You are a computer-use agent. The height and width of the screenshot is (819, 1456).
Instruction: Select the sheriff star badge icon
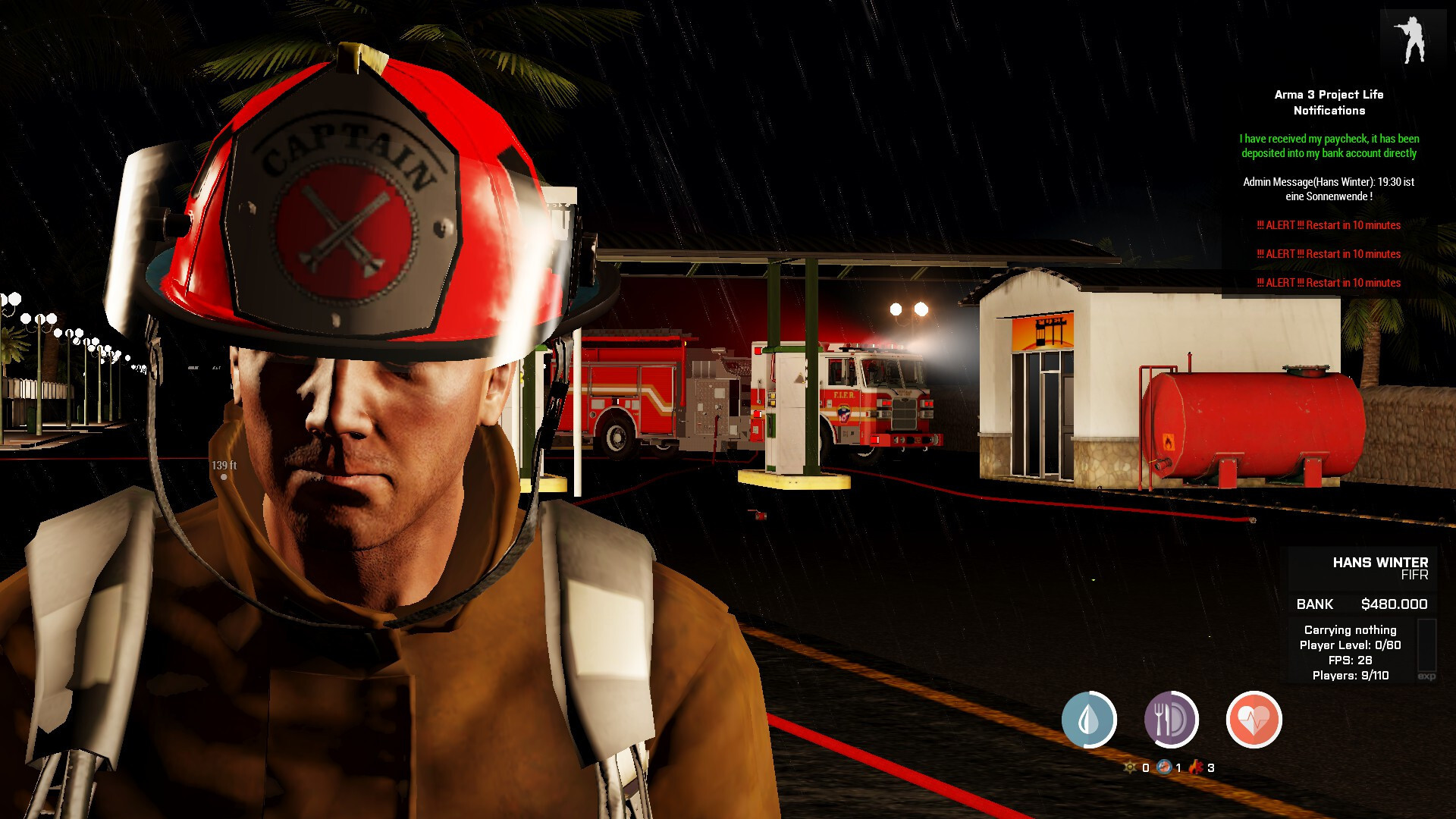(x=1130, y=767)
